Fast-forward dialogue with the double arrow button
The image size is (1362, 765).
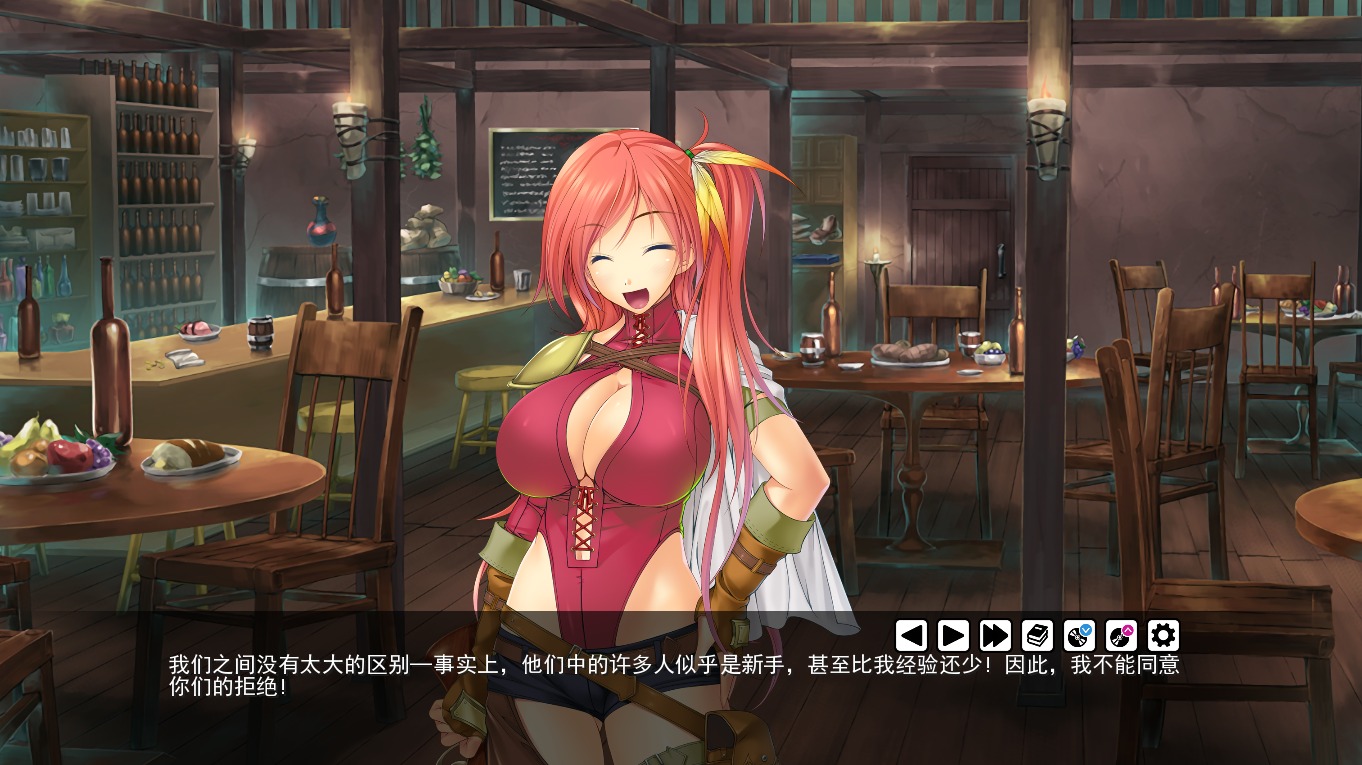[x=995, y=635]
